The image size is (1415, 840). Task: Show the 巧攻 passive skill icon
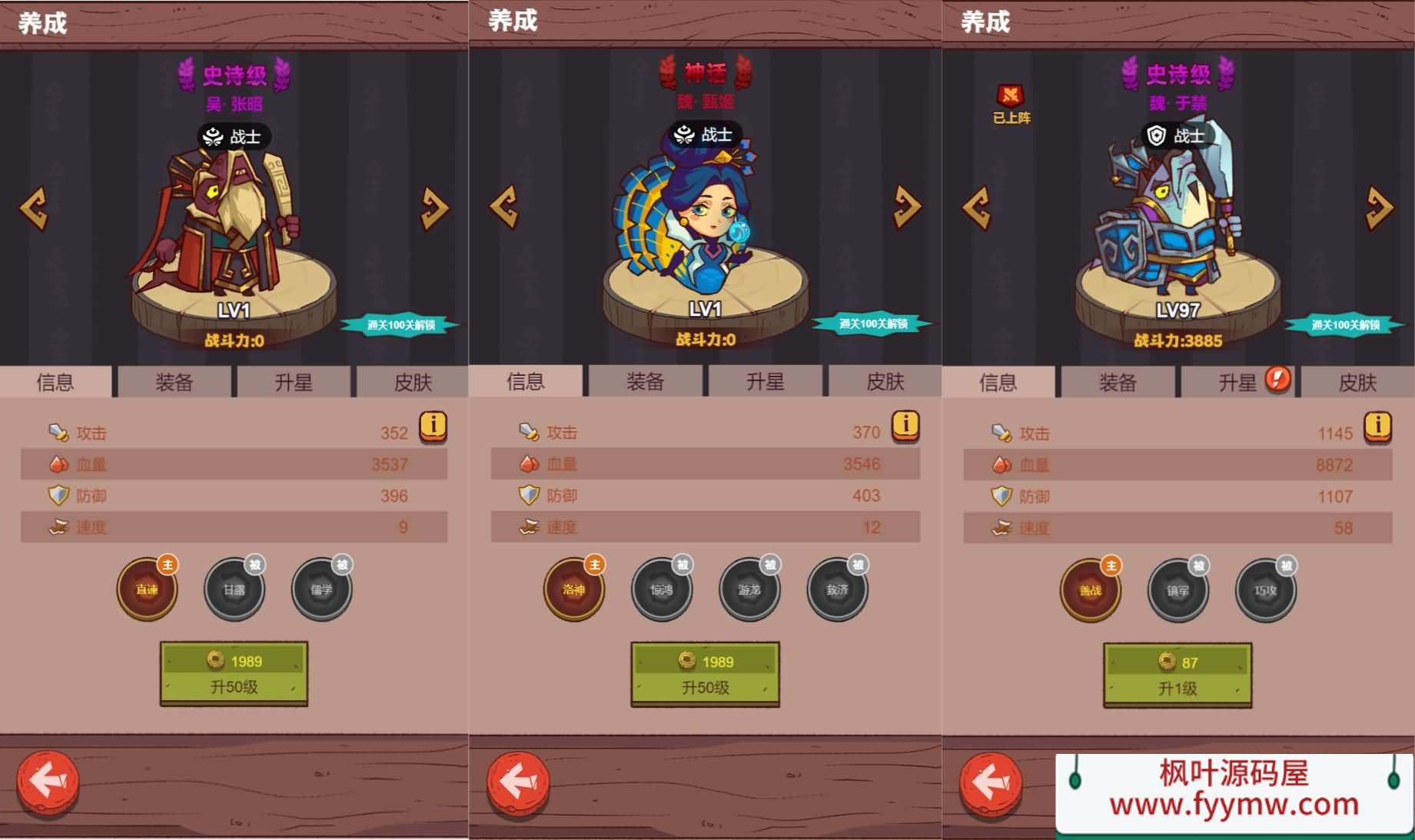[x=1265, y=591]
